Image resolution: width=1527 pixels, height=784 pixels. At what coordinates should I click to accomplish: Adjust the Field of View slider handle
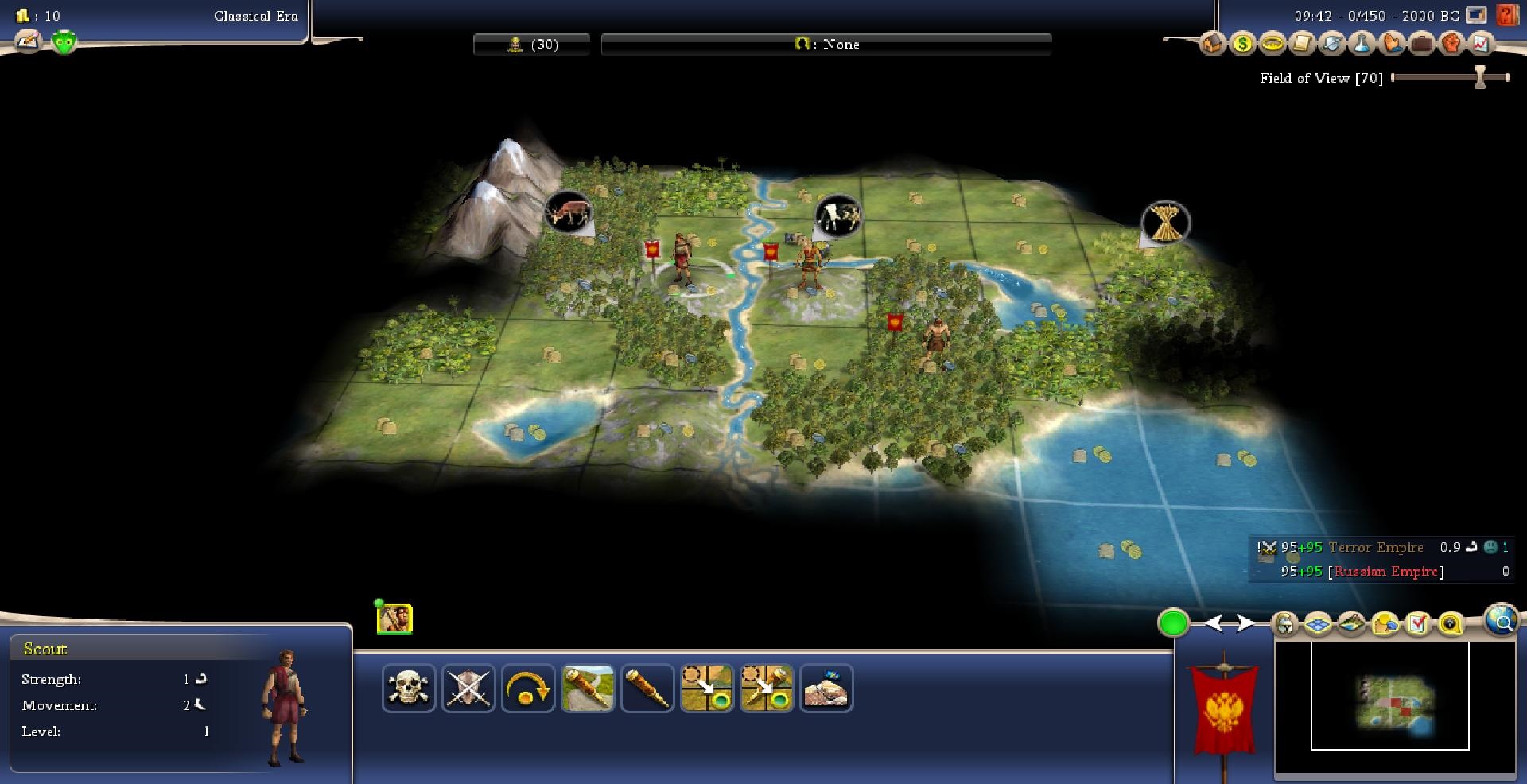[1480, 77]
